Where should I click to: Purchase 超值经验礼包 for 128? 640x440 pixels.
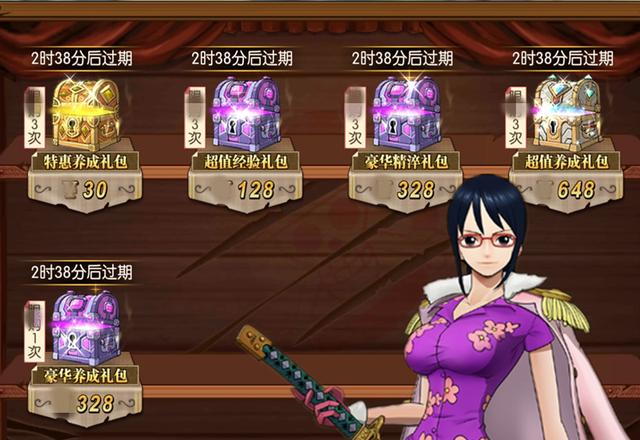pyautogui.click(x=247, y=190)
